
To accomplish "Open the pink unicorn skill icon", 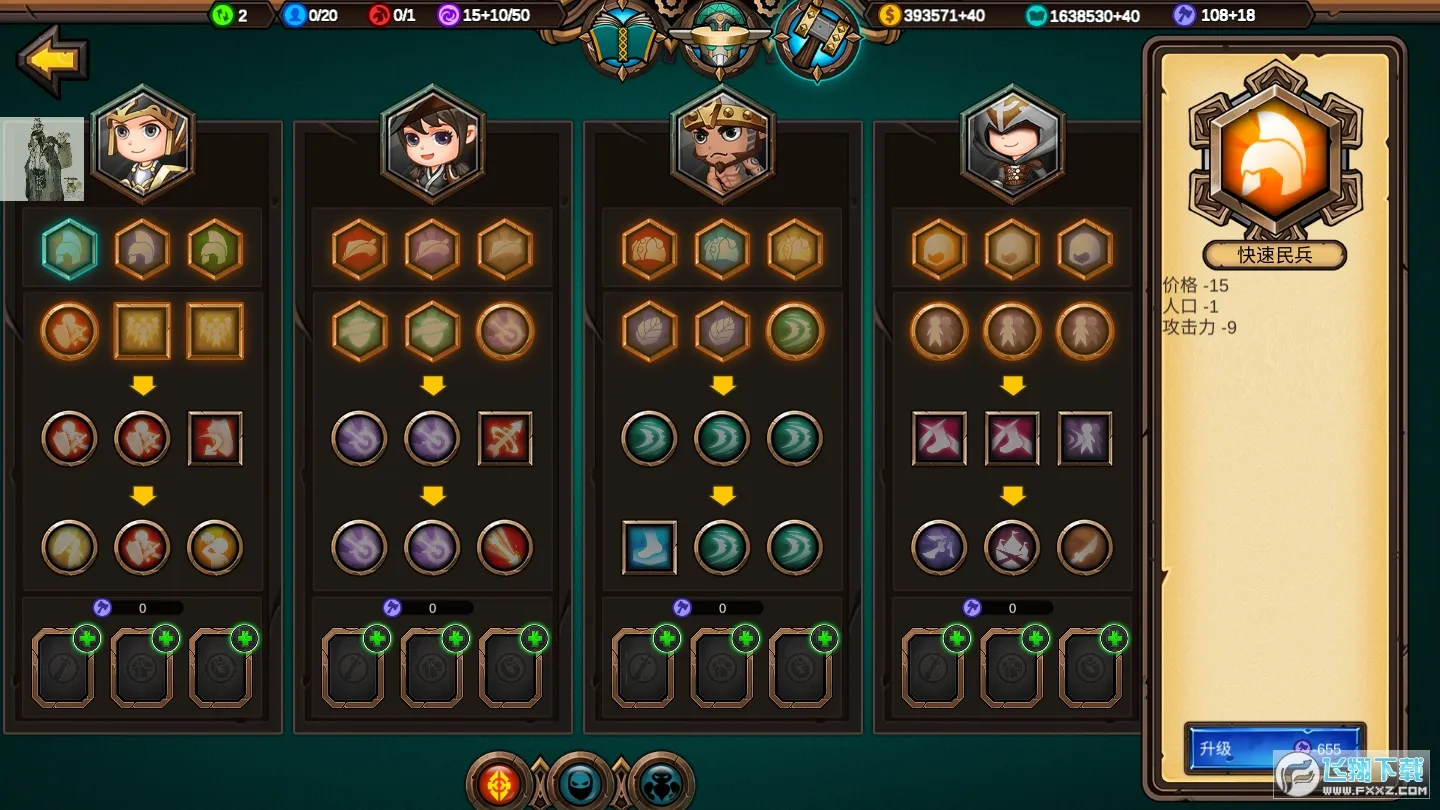I will pyautogui.click(x=938, y=440).
